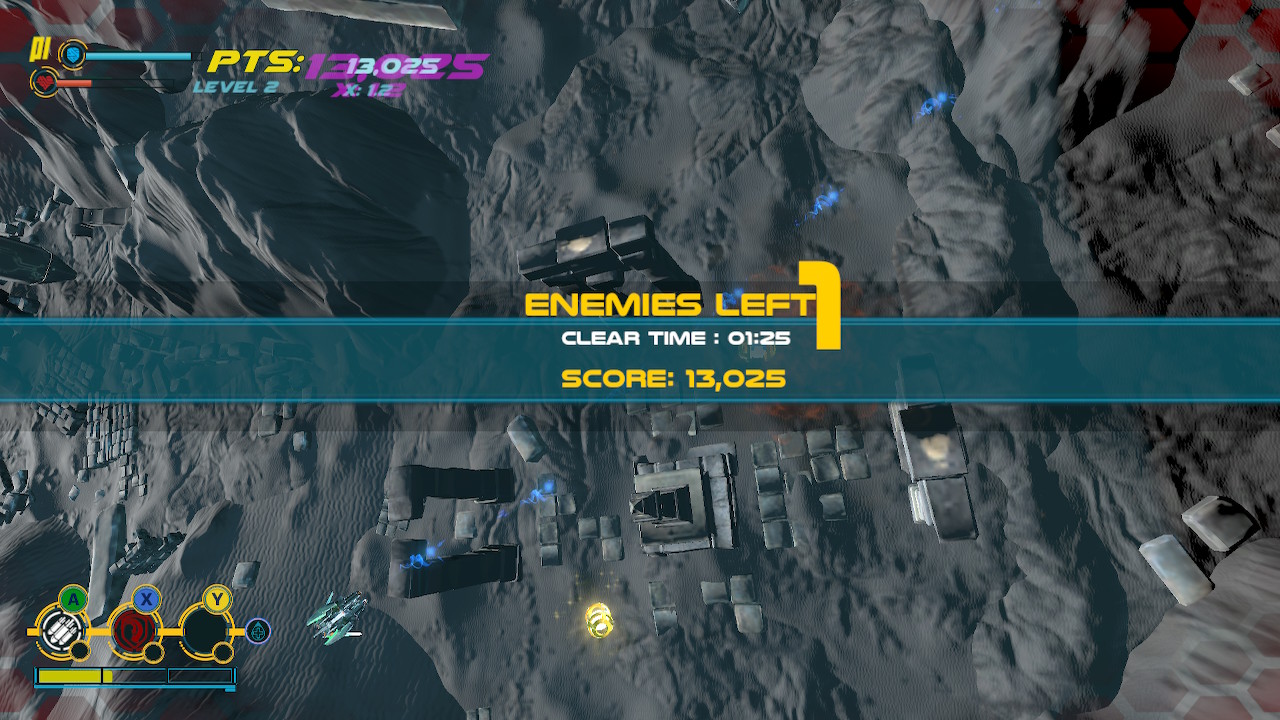This screenshot has width=1280, height=720.
Task: Select the bullet weapon on the A button
Action: [63, 631]
